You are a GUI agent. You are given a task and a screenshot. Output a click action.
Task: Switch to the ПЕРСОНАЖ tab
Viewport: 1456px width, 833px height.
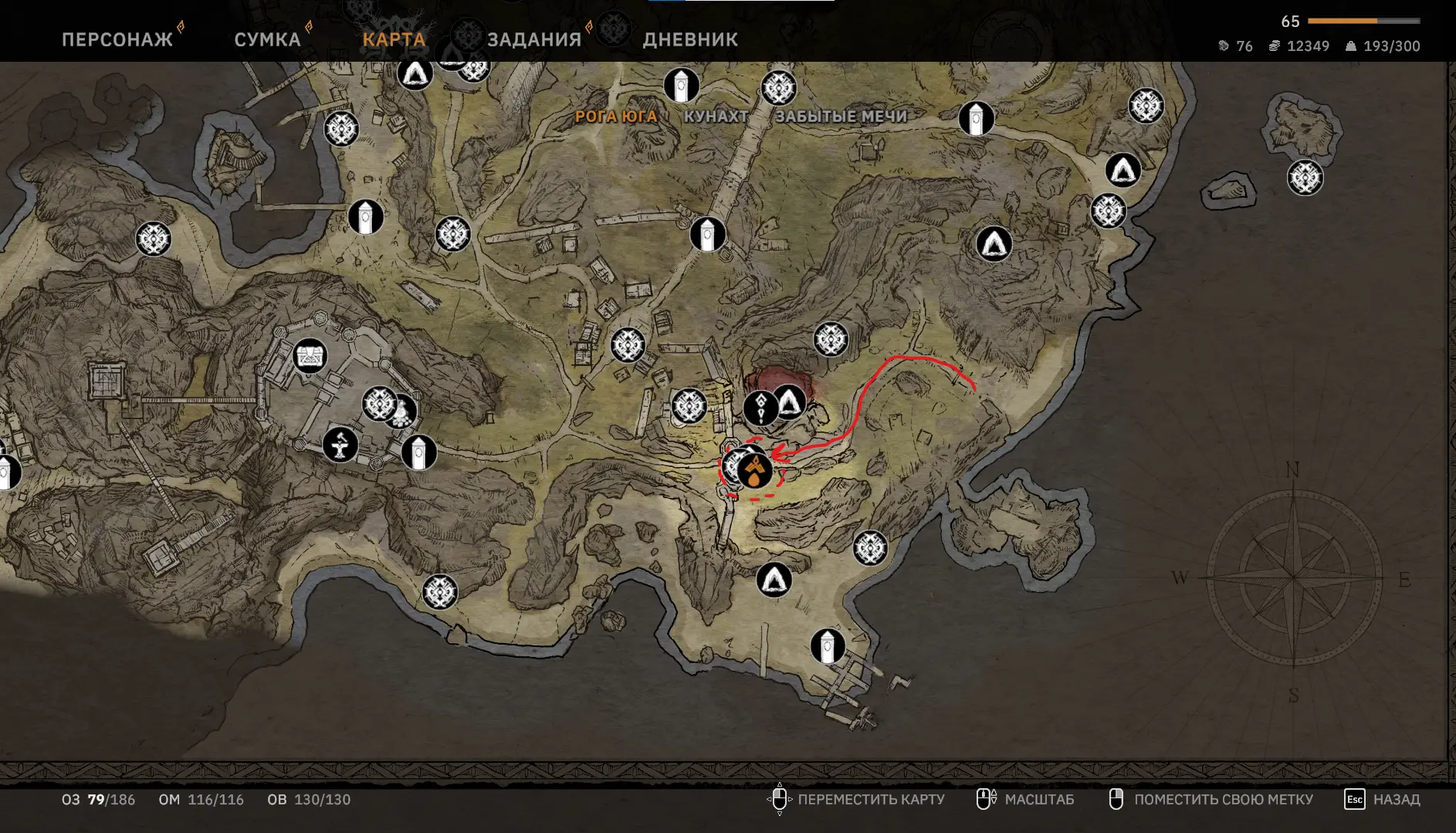(117, 39)
